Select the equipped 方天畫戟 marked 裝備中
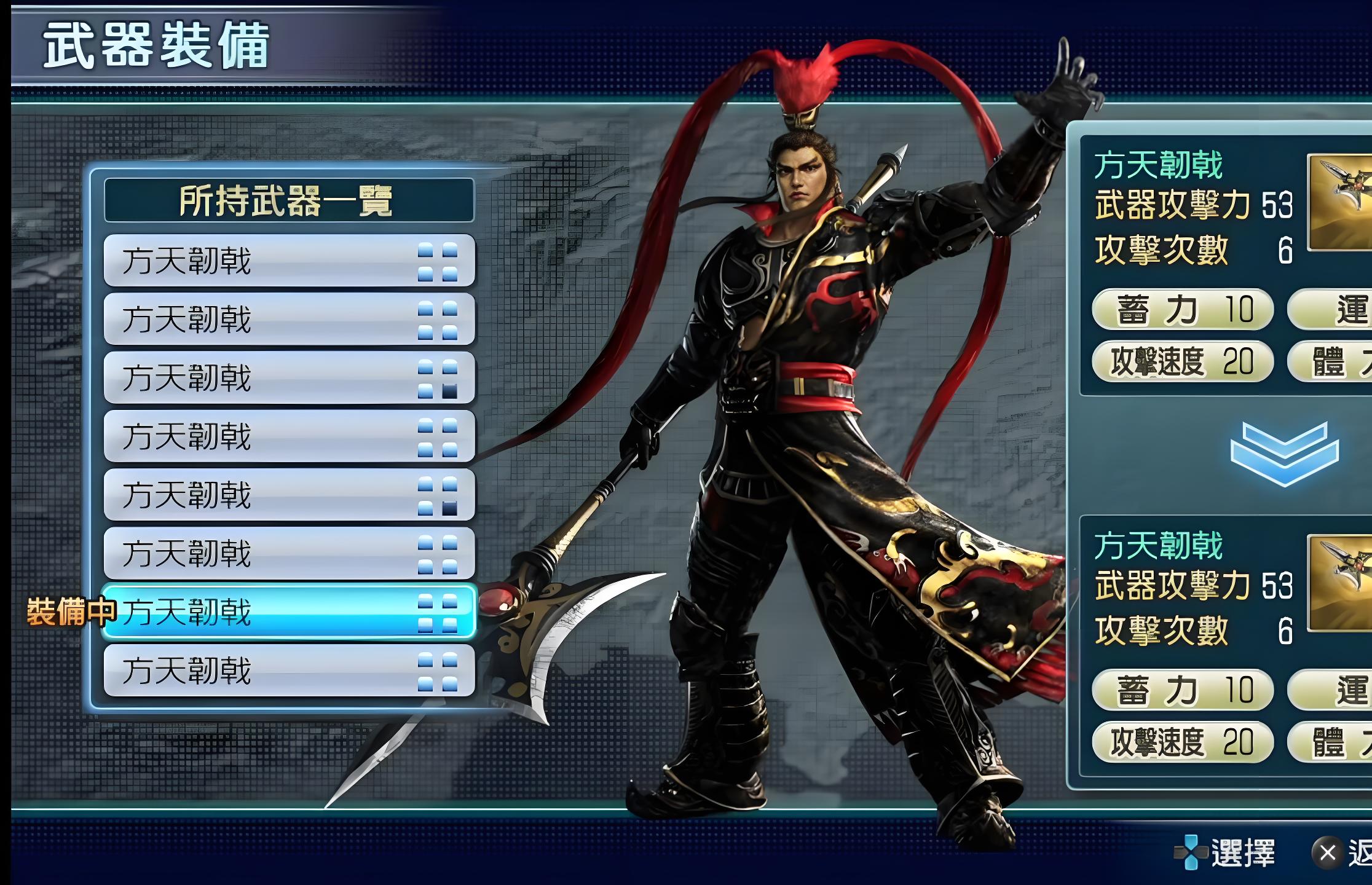This screenshot has width=1372, height=885. (x=289, y=612)
